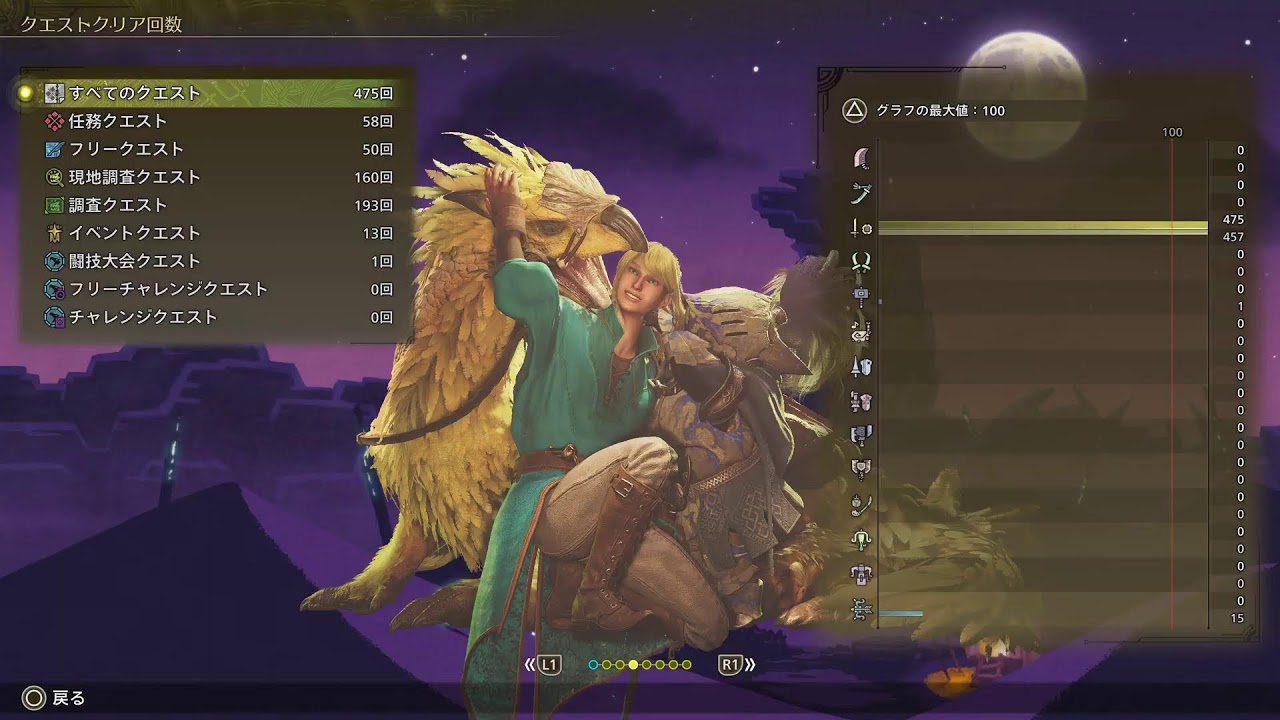Click the highlighted yellow page indicator dot
Image resolution: width=1280 pixels, height=720 pixels.
pyautogui.click(x=633, y=664)
